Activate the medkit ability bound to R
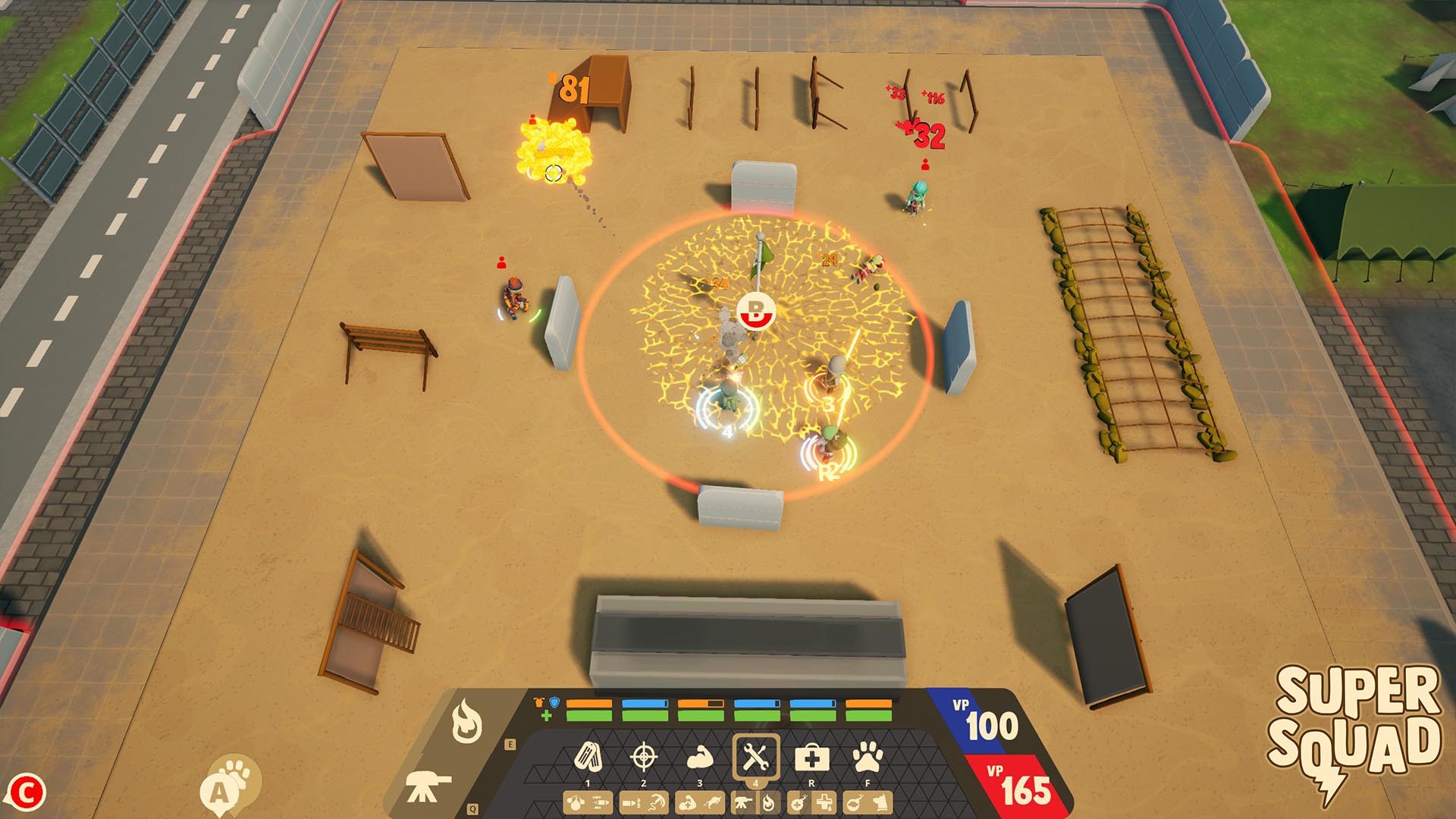This screenshot has height=819, width=1456. [x=812, y=758]
